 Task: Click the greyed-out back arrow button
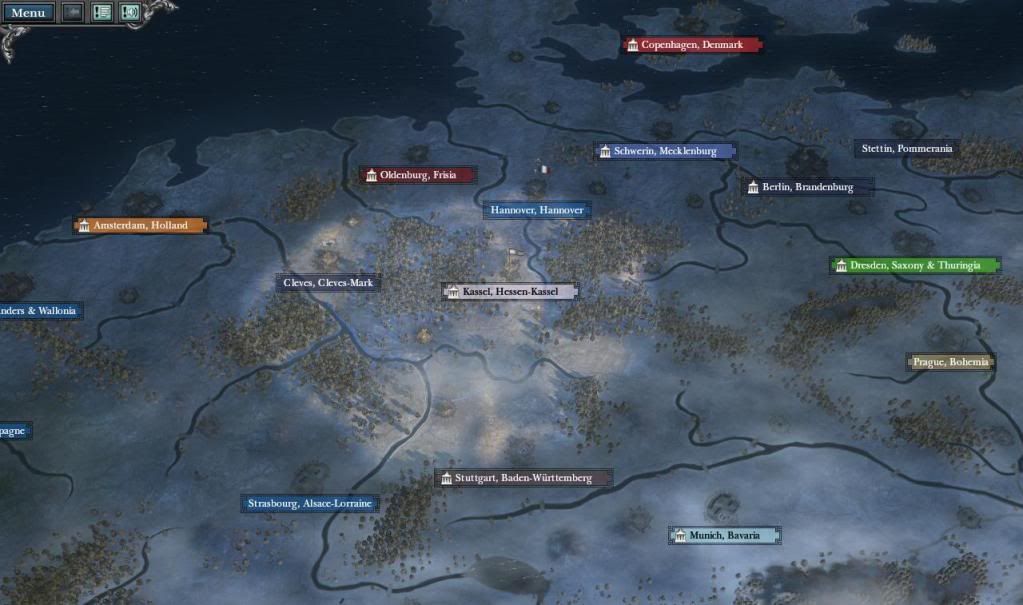coord(73,13)
